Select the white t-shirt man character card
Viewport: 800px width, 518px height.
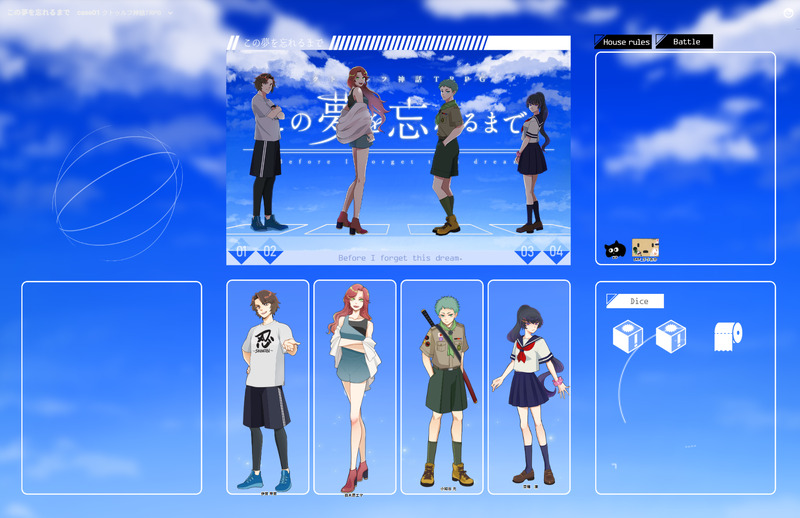pyautogui.click(x=267, y=387)
